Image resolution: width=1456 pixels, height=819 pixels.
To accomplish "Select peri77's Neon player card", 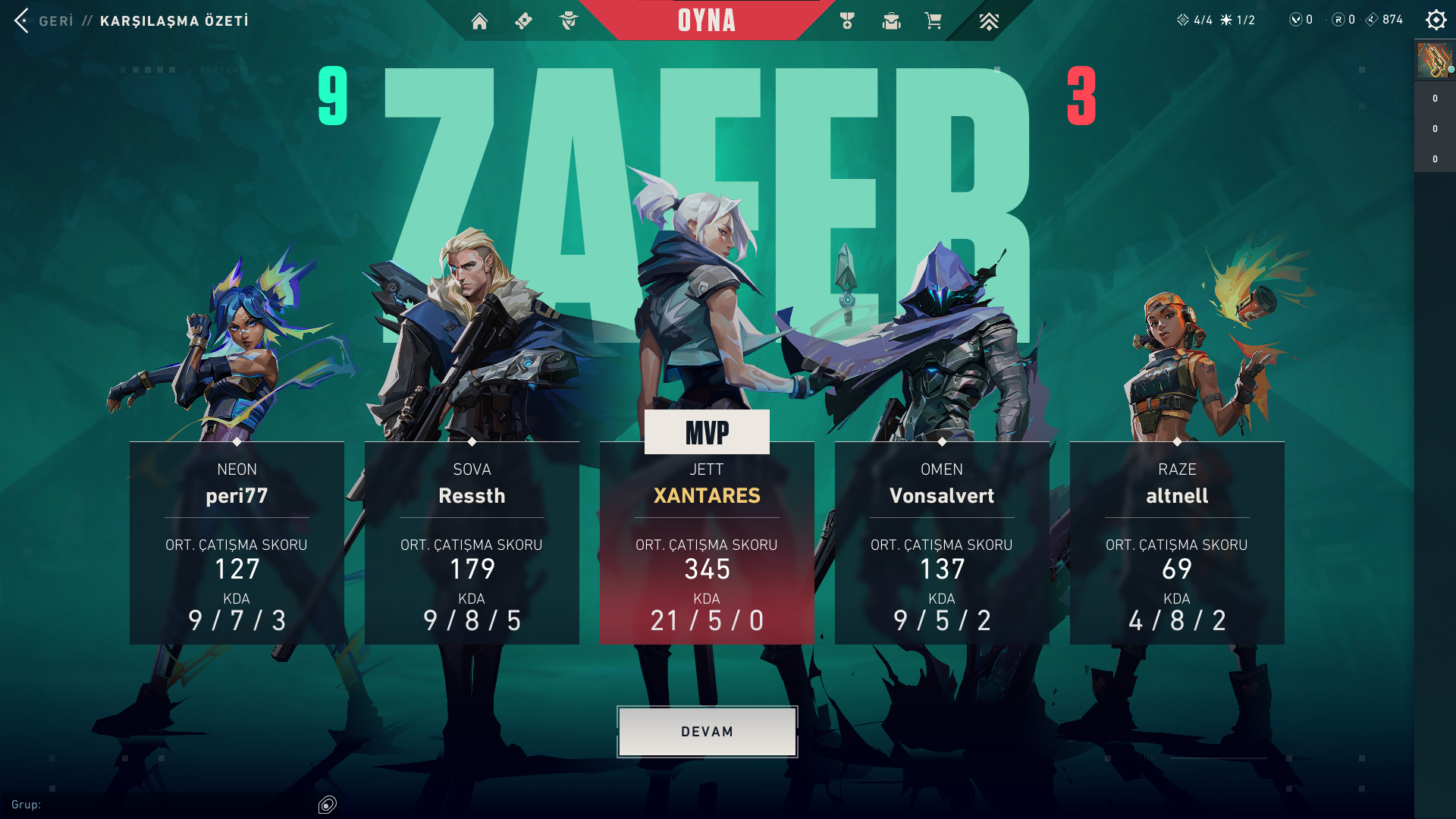I will tap(237, 543).
